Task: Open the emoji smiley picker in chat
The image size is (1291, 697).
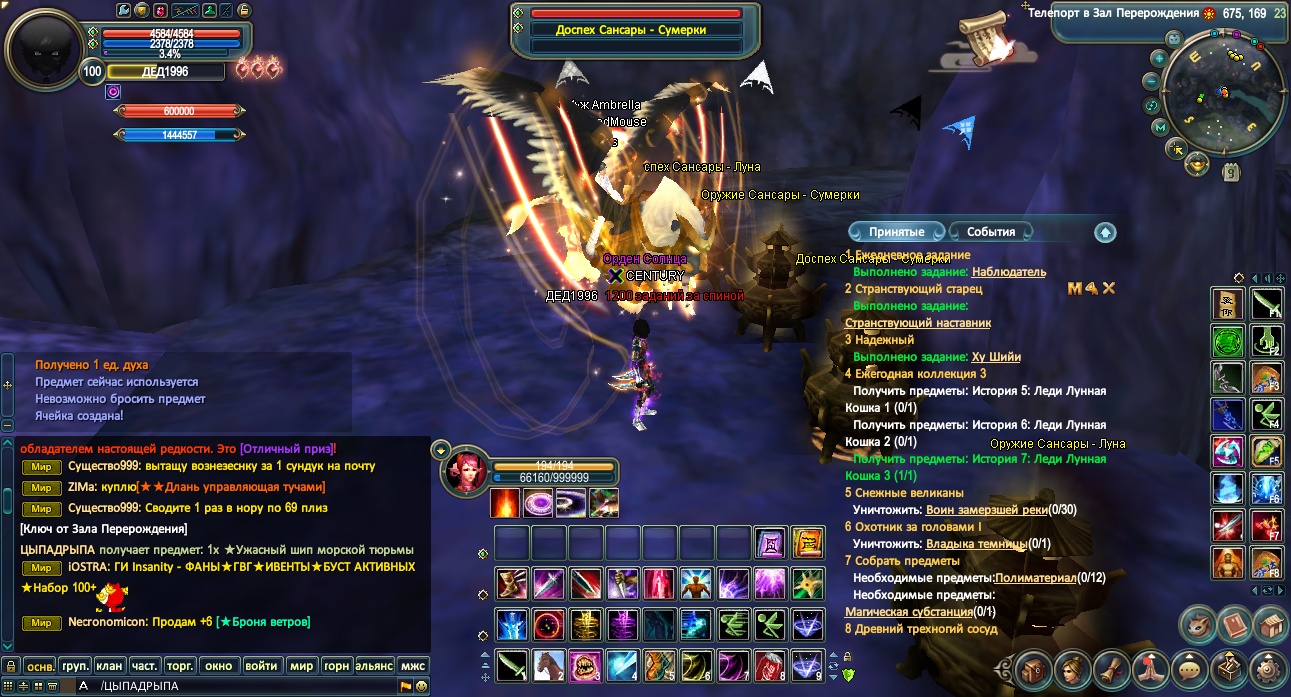Action: coord(422,686)
